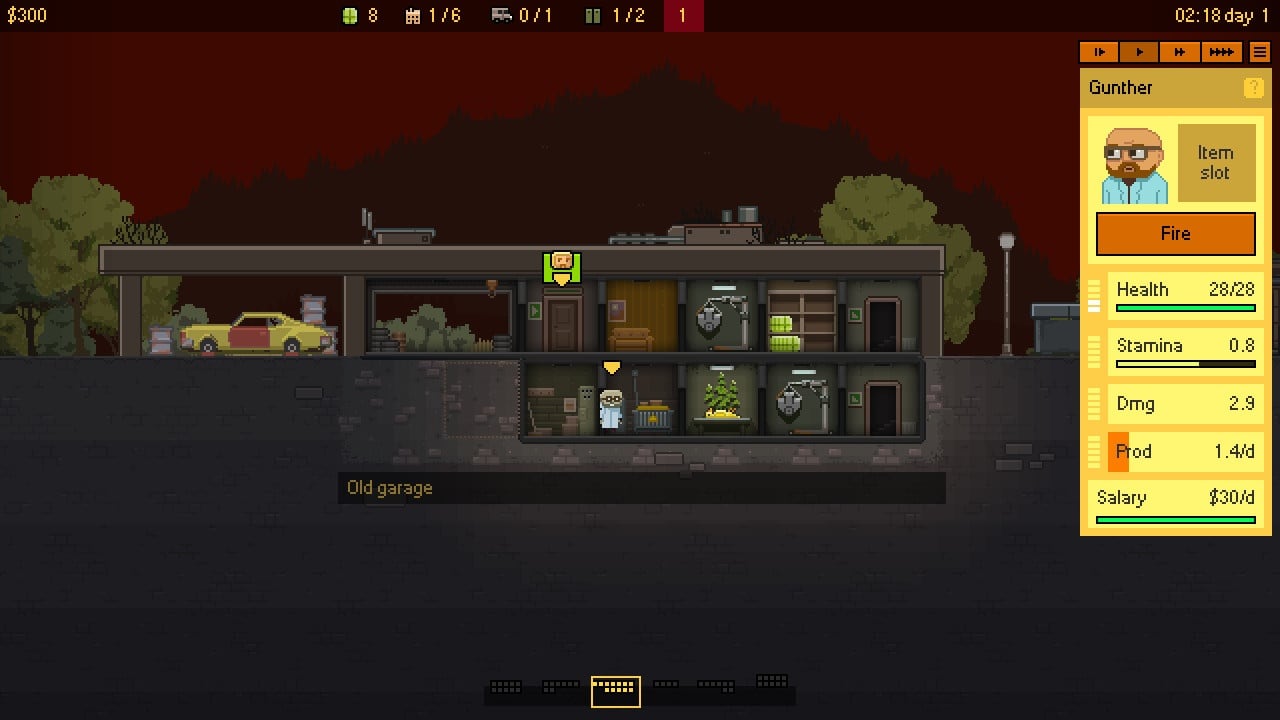Open the hamburger main menu
The height and width of the screenshot is (720, 1280).
pyautogui.click(x=1260, y=52)
